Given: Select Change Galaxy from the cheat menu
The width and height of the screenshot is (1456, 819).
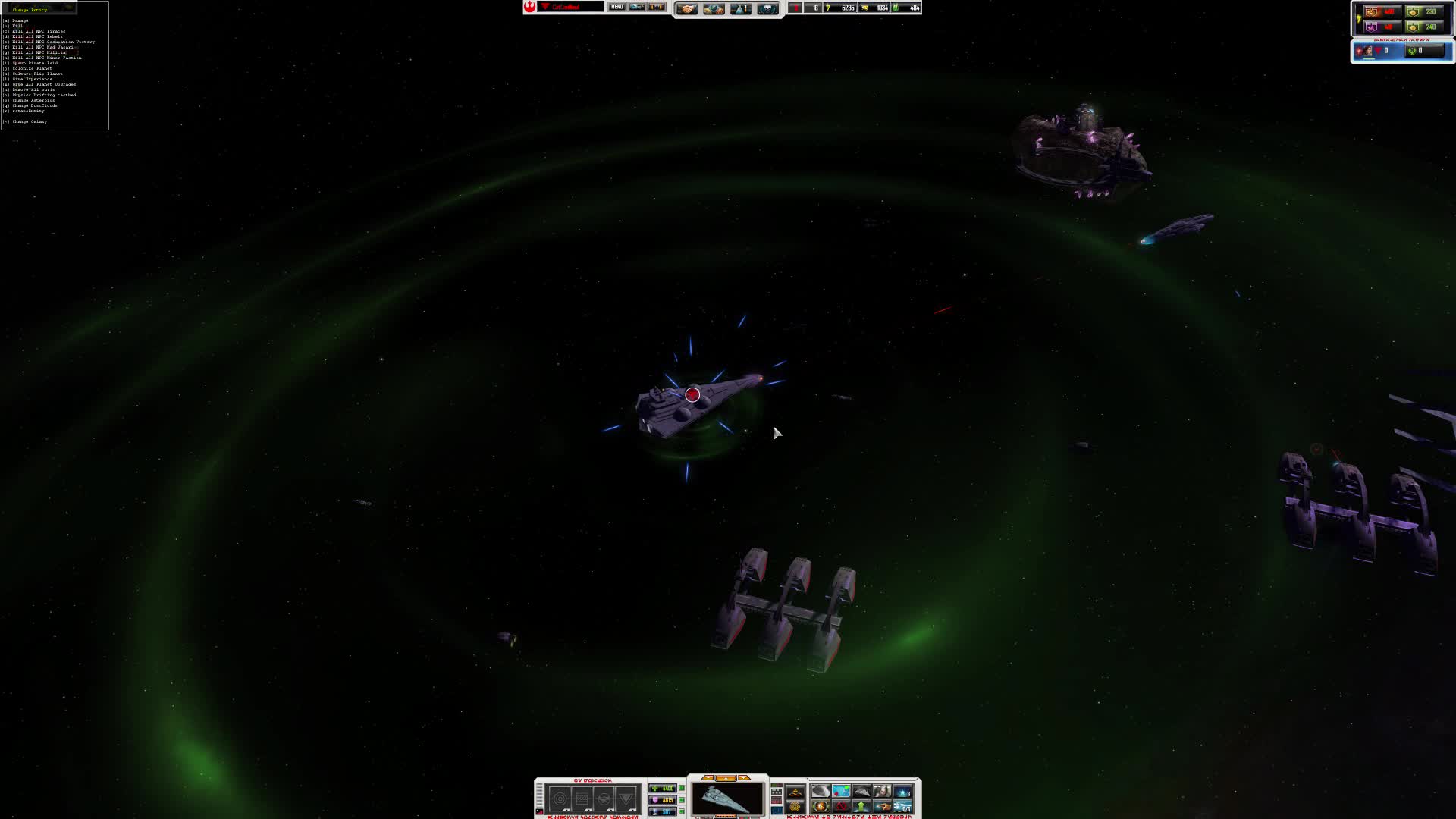Looking at the screenshot, I should tap(30, 121).
